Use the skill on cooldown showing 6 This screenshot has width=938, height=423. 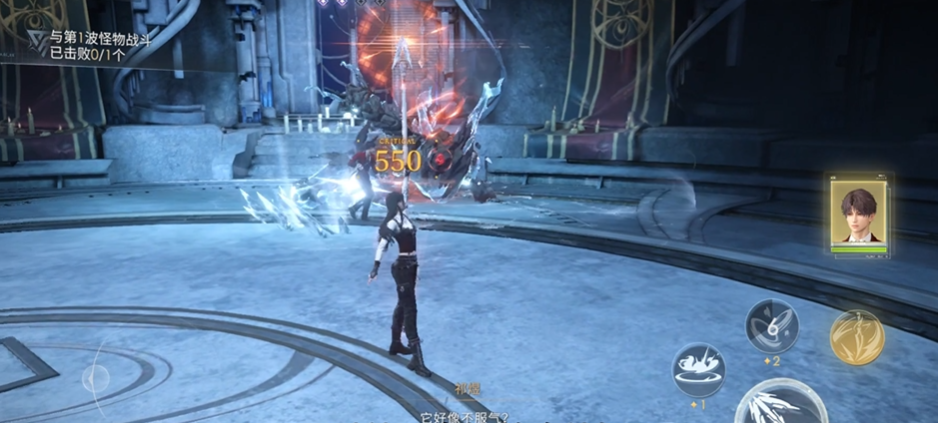click(x=772, y=325)
